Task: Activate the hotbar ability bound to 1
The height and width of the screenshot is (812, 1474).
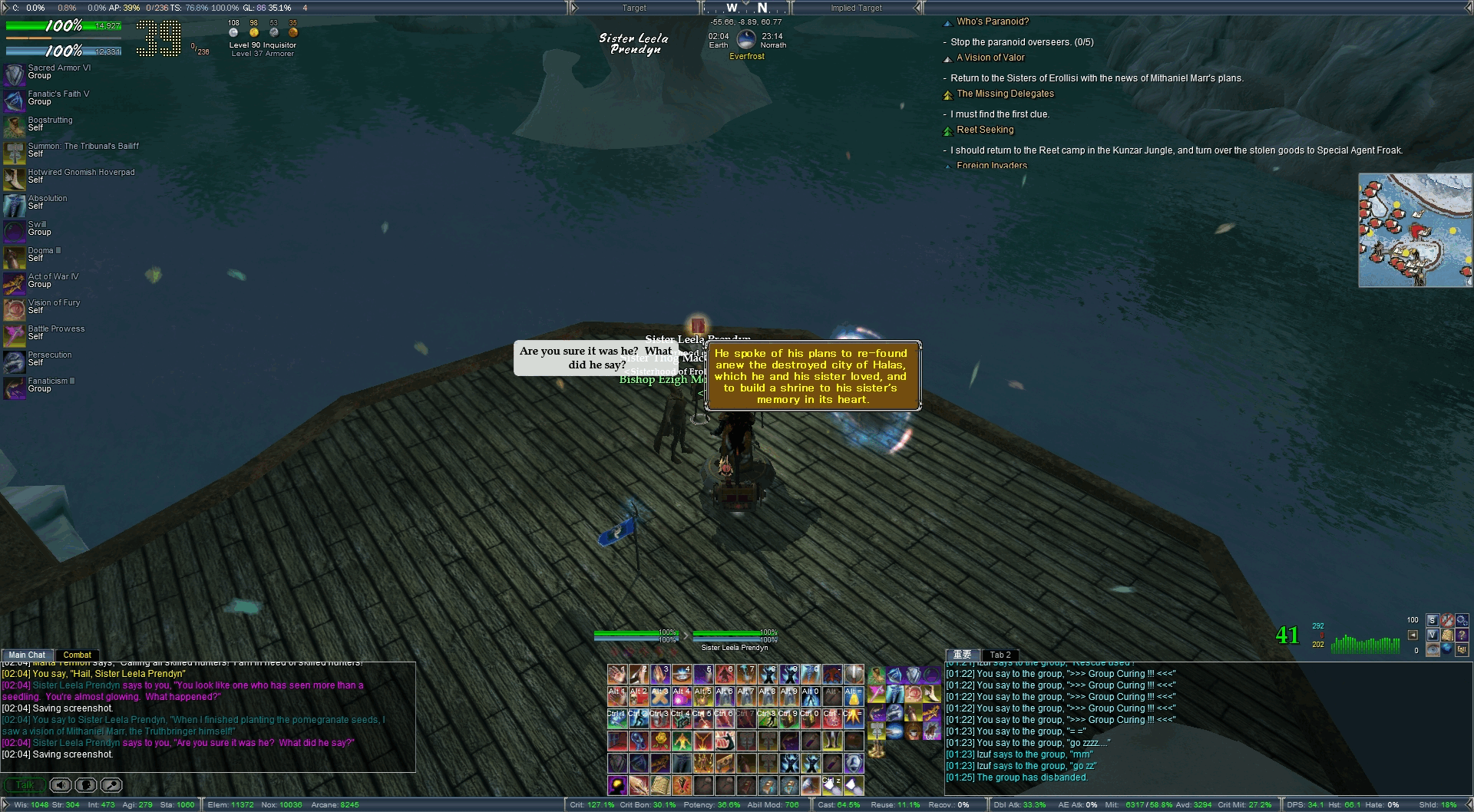Action: click(x=618, y=675)
